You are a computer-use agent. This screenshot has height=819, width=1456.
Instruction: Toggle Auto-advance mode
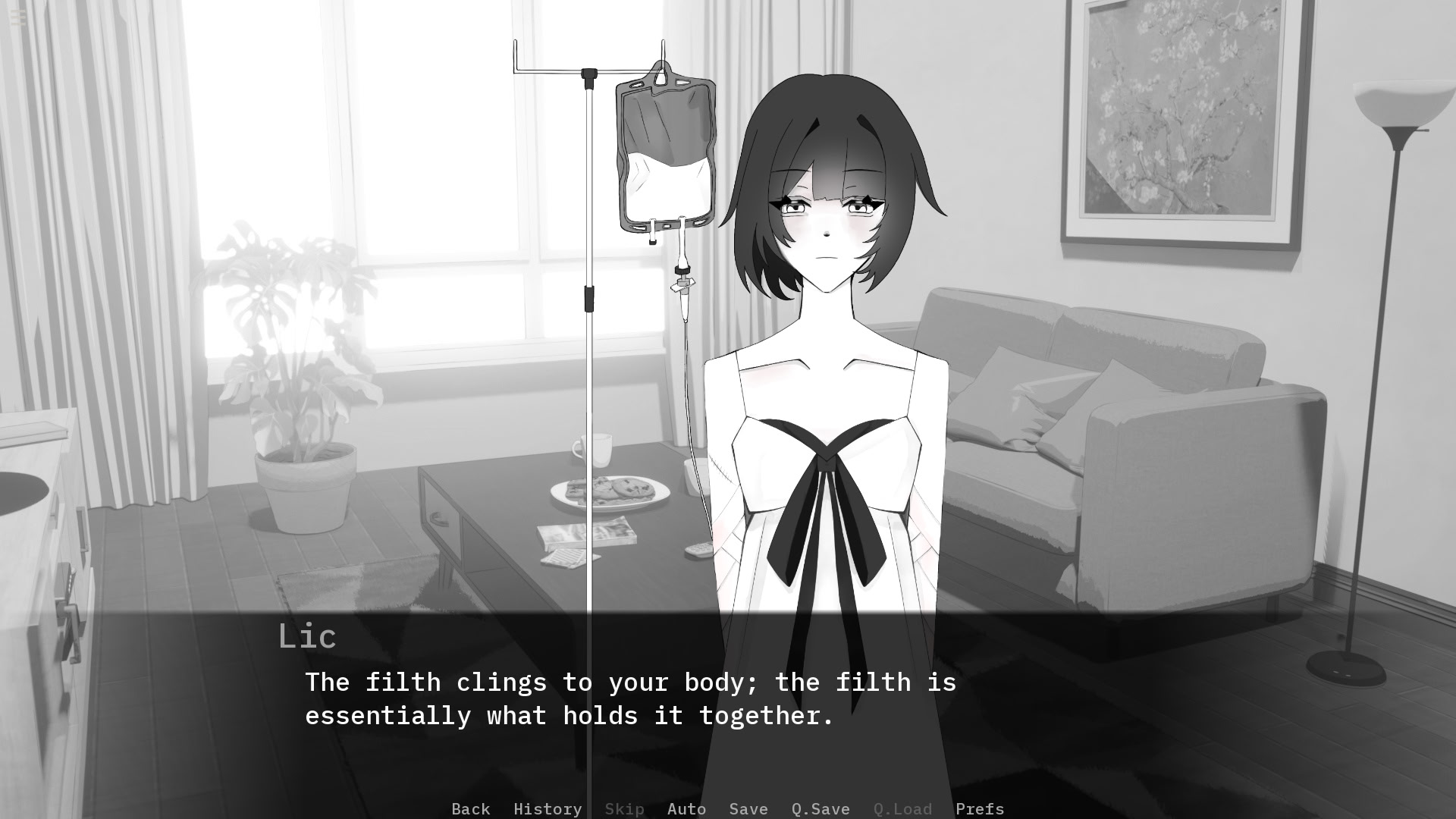pyautogui.click(x=686, y=808)
